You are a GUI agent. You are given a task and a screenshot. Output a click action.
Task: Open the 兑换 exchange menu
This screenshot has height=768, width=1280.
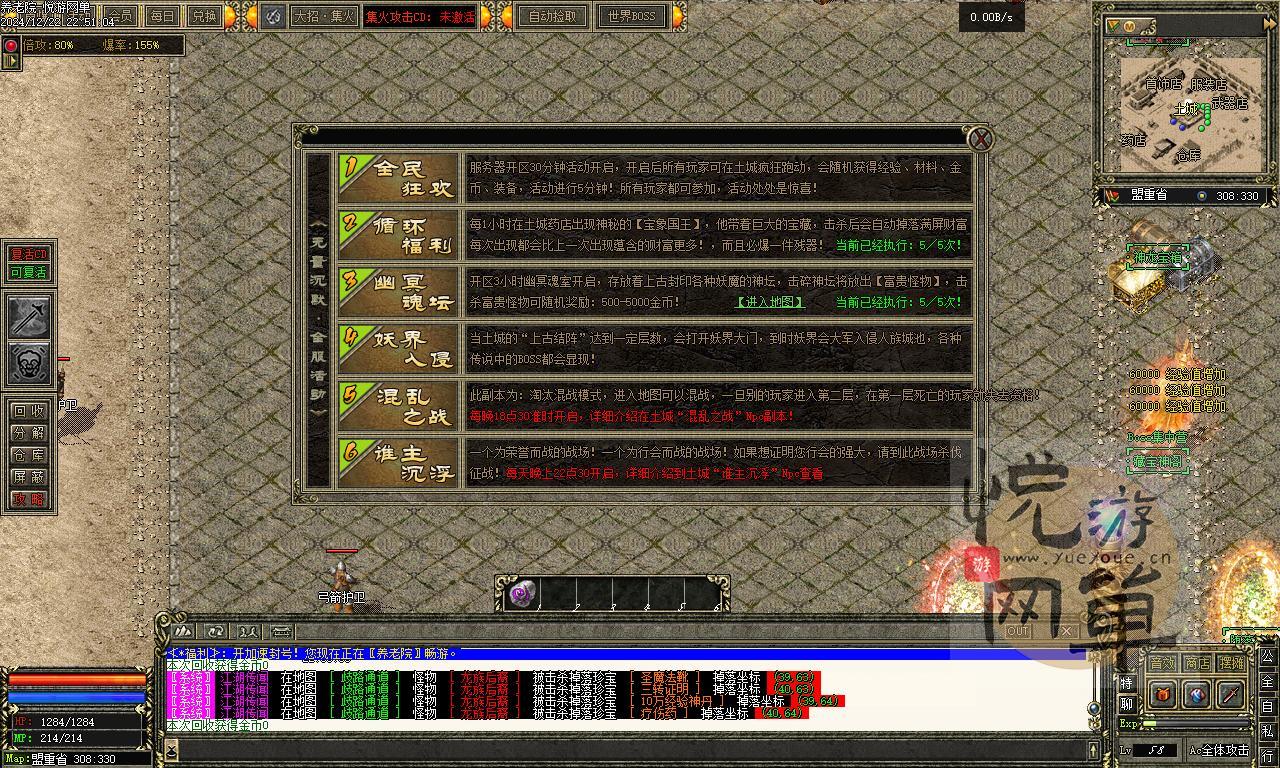point(204,16)
